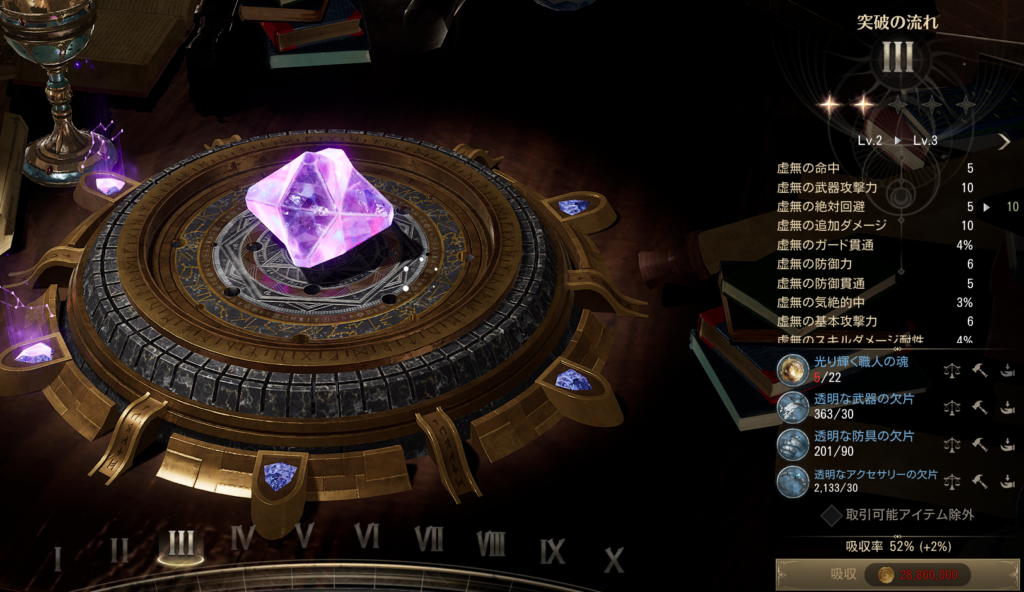Viewport: 1024px width, 592px height.
Task: Click the hammer icon for 透明な武器の欠片
Action: 980,408
